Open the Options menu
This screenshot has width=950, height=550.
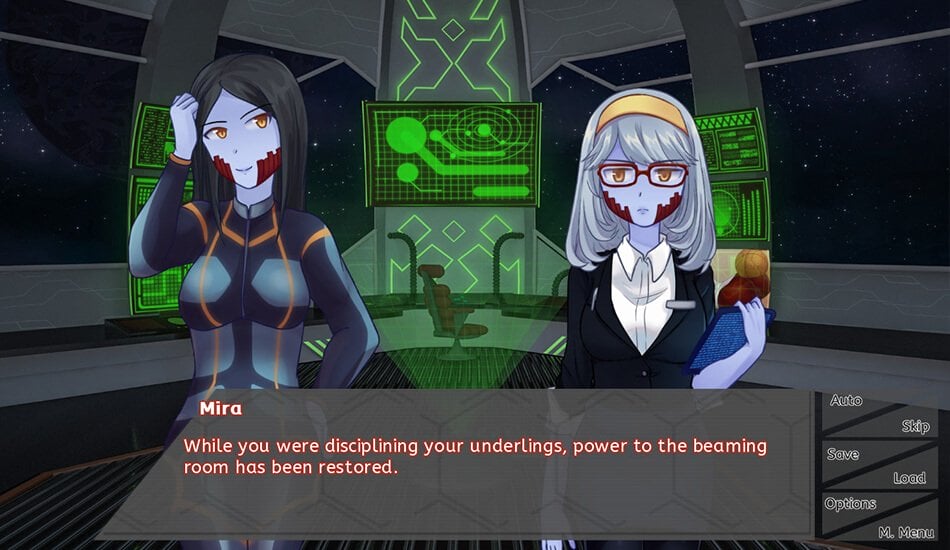tap(851, 504)
